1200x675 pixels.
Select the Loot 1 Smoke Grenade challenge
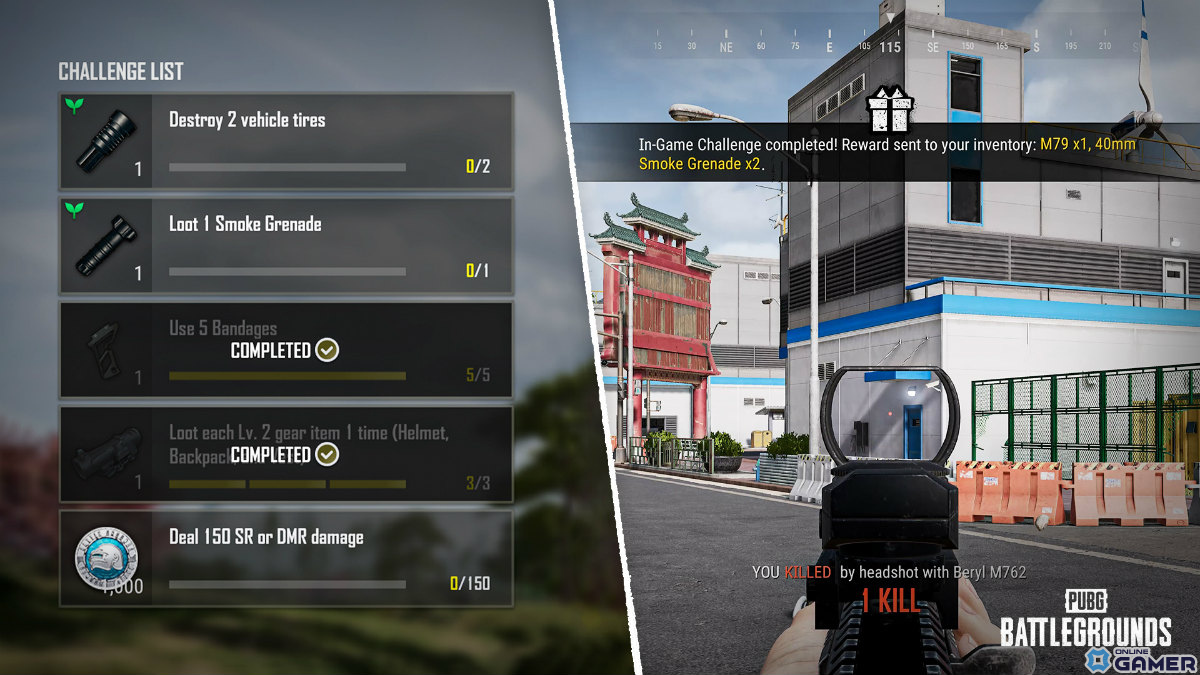[x=286, y=245]
